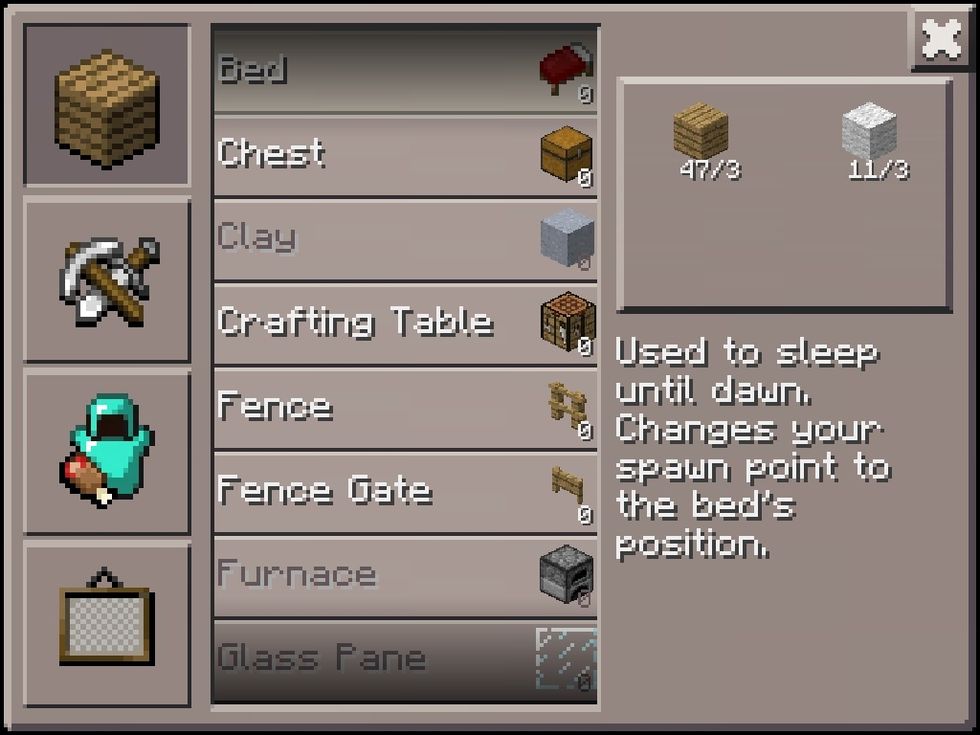Pick the Crafting Table recipe
This screenshot has width=980, height=735.
coord(405,323)
